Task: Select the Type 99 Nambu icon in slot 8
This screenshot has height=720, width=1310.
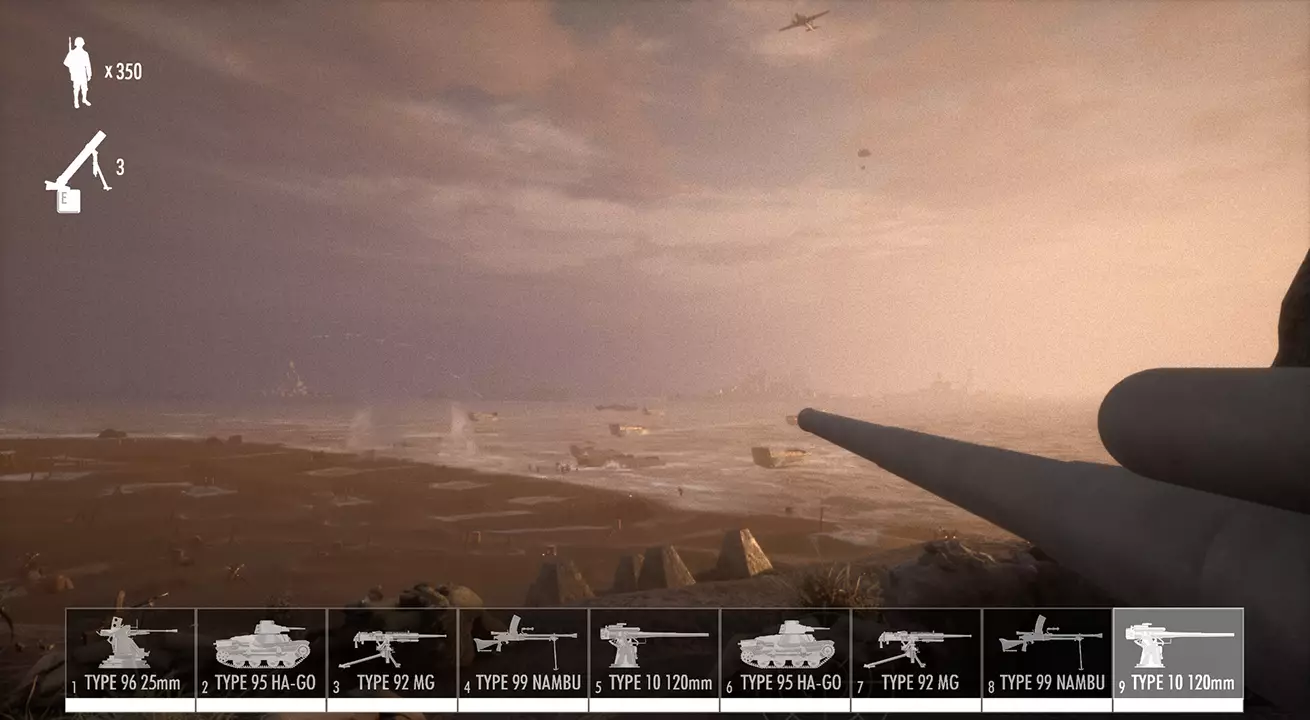Action: tap(1046, 648)
